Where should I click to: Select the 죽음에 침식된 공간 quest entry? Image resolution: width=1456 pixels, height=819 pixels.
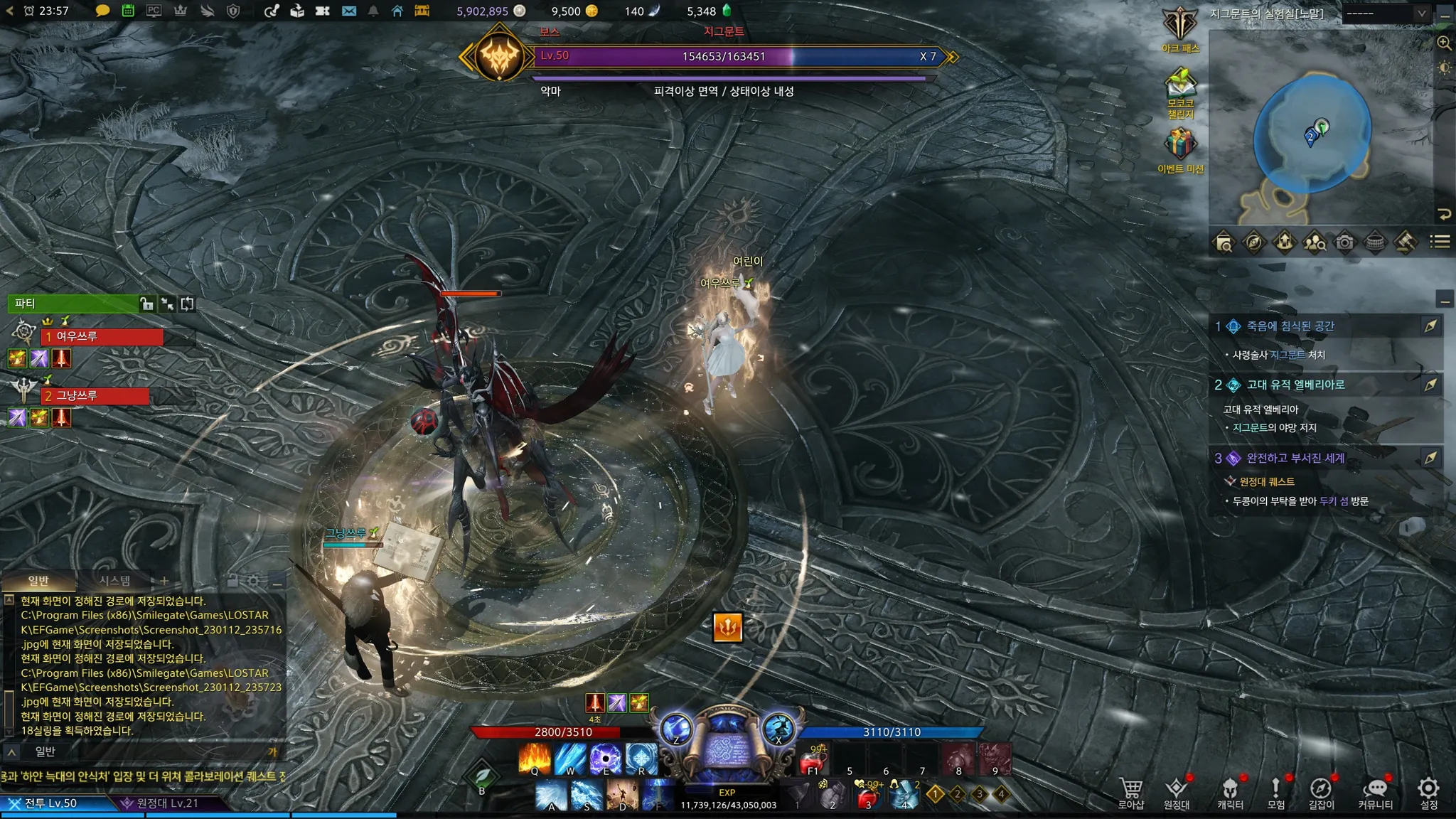tap(1290, 326)
